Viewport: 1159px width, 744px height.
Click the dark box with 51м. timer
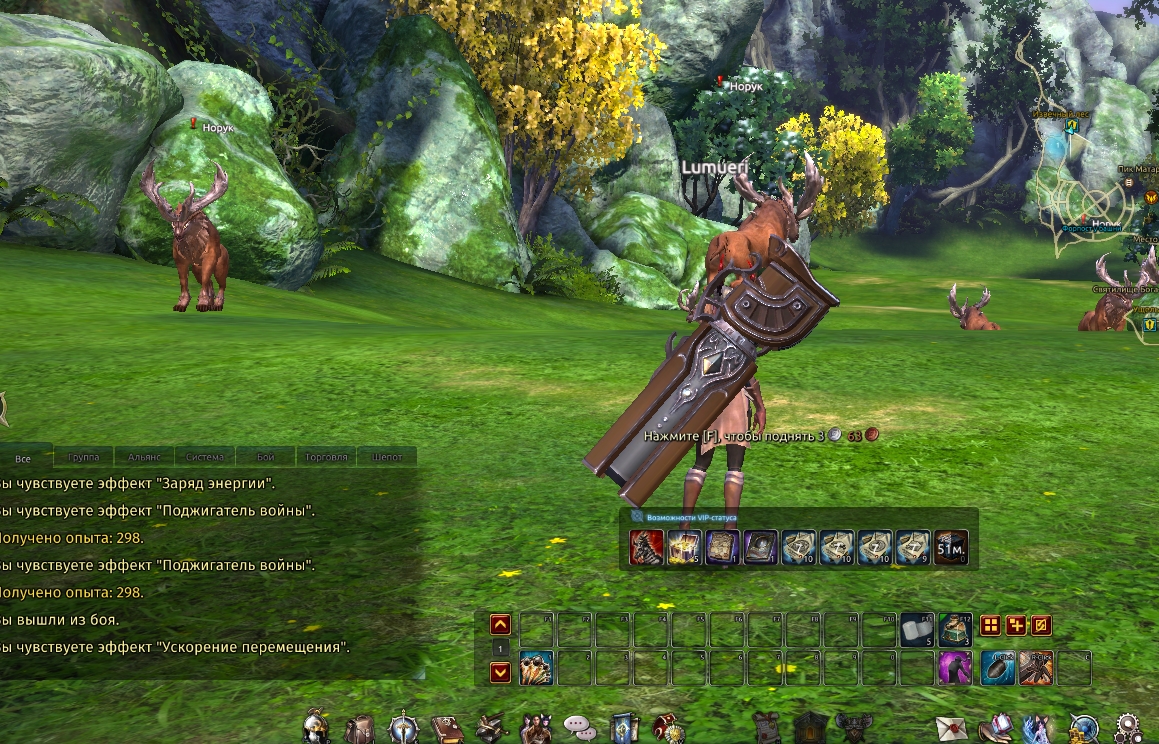point(951,548)
